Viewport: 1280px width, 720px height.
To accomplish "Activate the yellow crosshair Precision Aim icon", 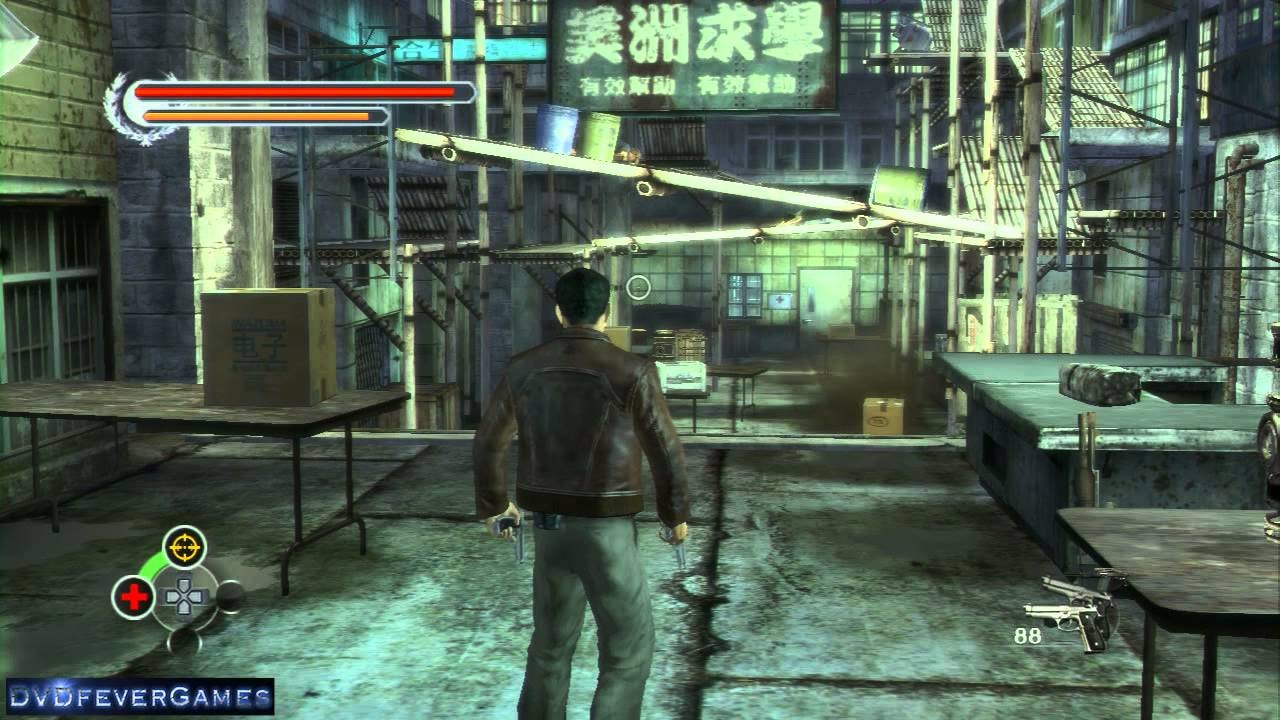I will [184, 546].
